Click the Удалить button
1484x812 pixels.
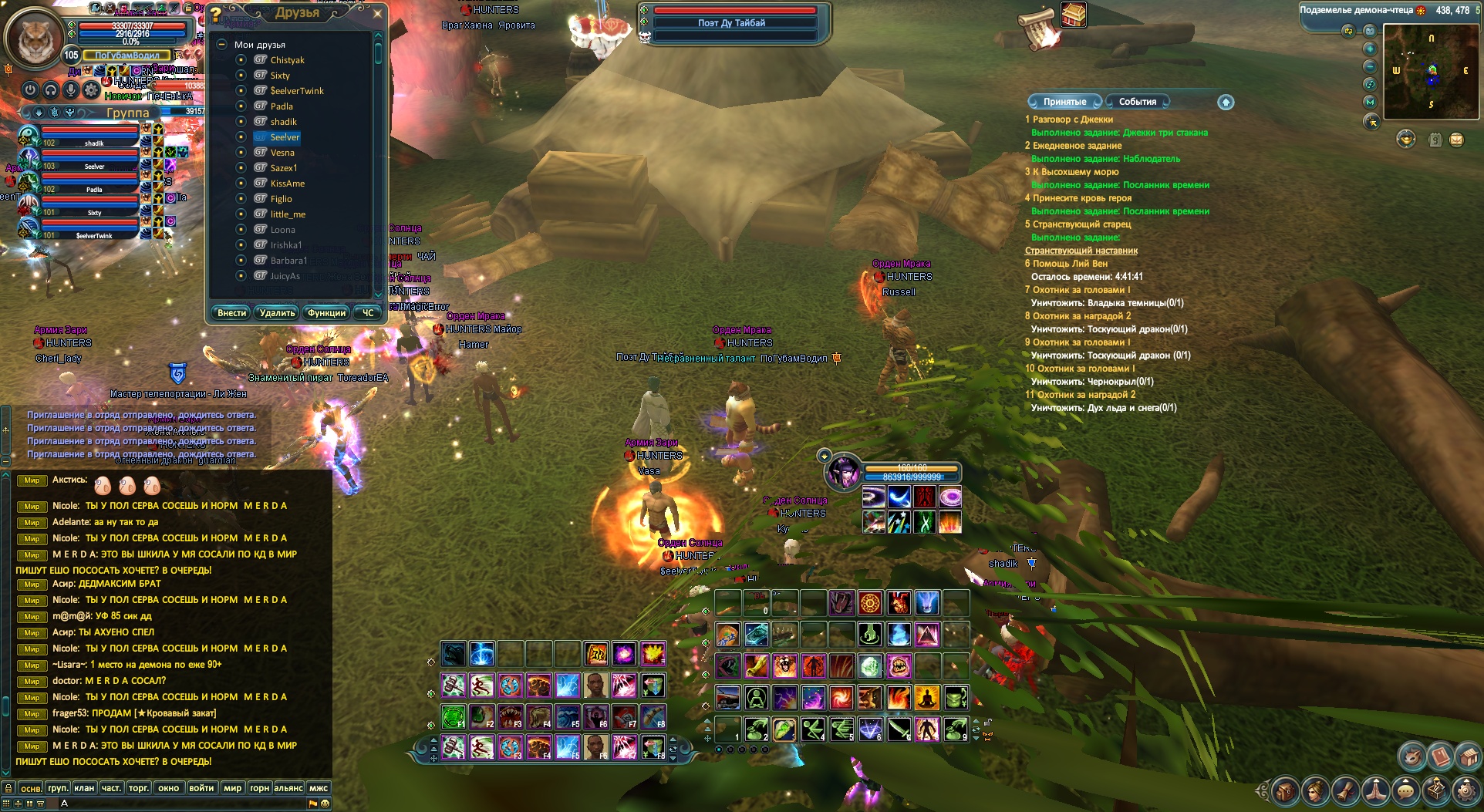tap(277, 313)
